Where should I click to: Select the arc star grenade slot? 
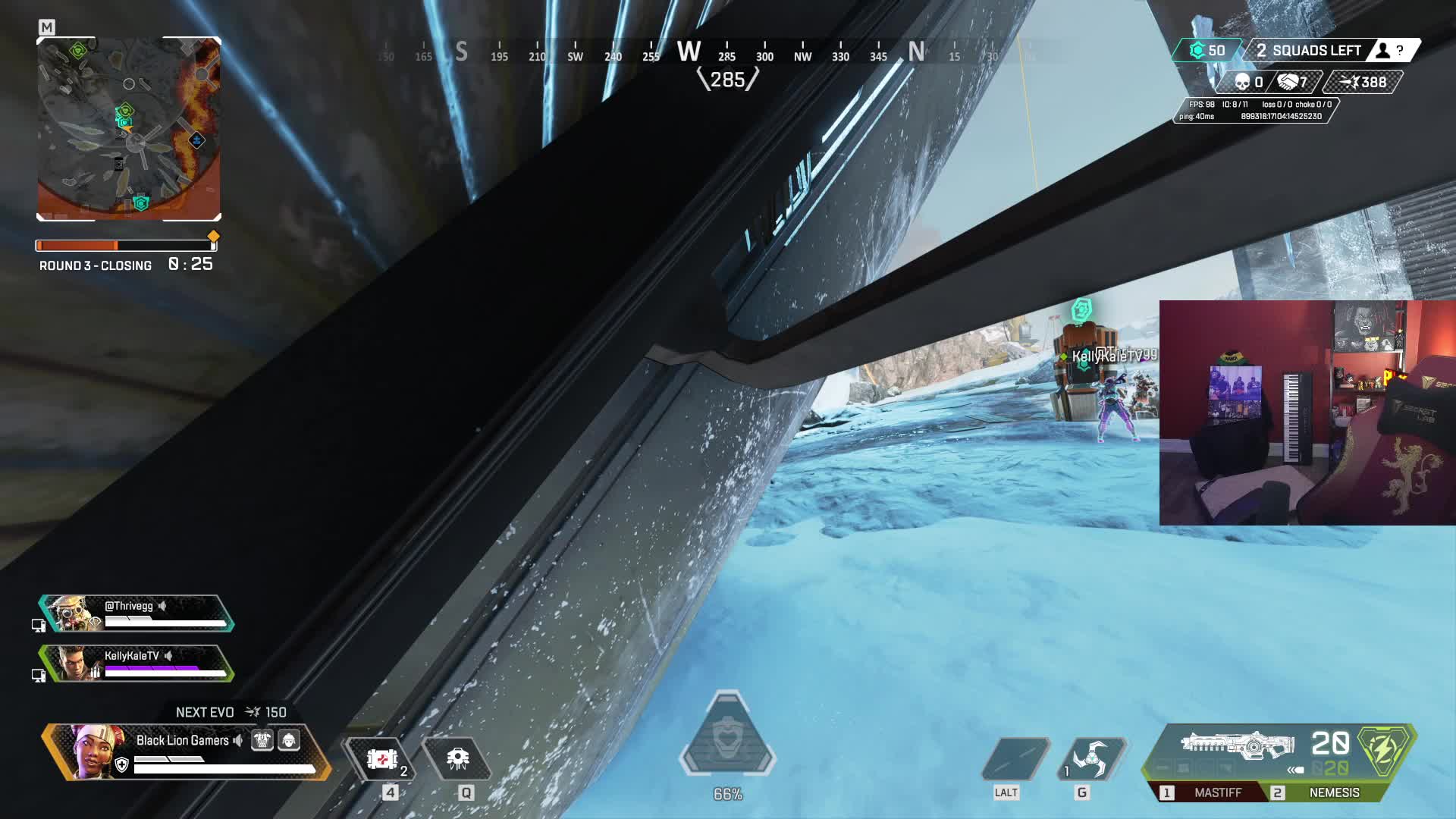[x=1092, y=759]
